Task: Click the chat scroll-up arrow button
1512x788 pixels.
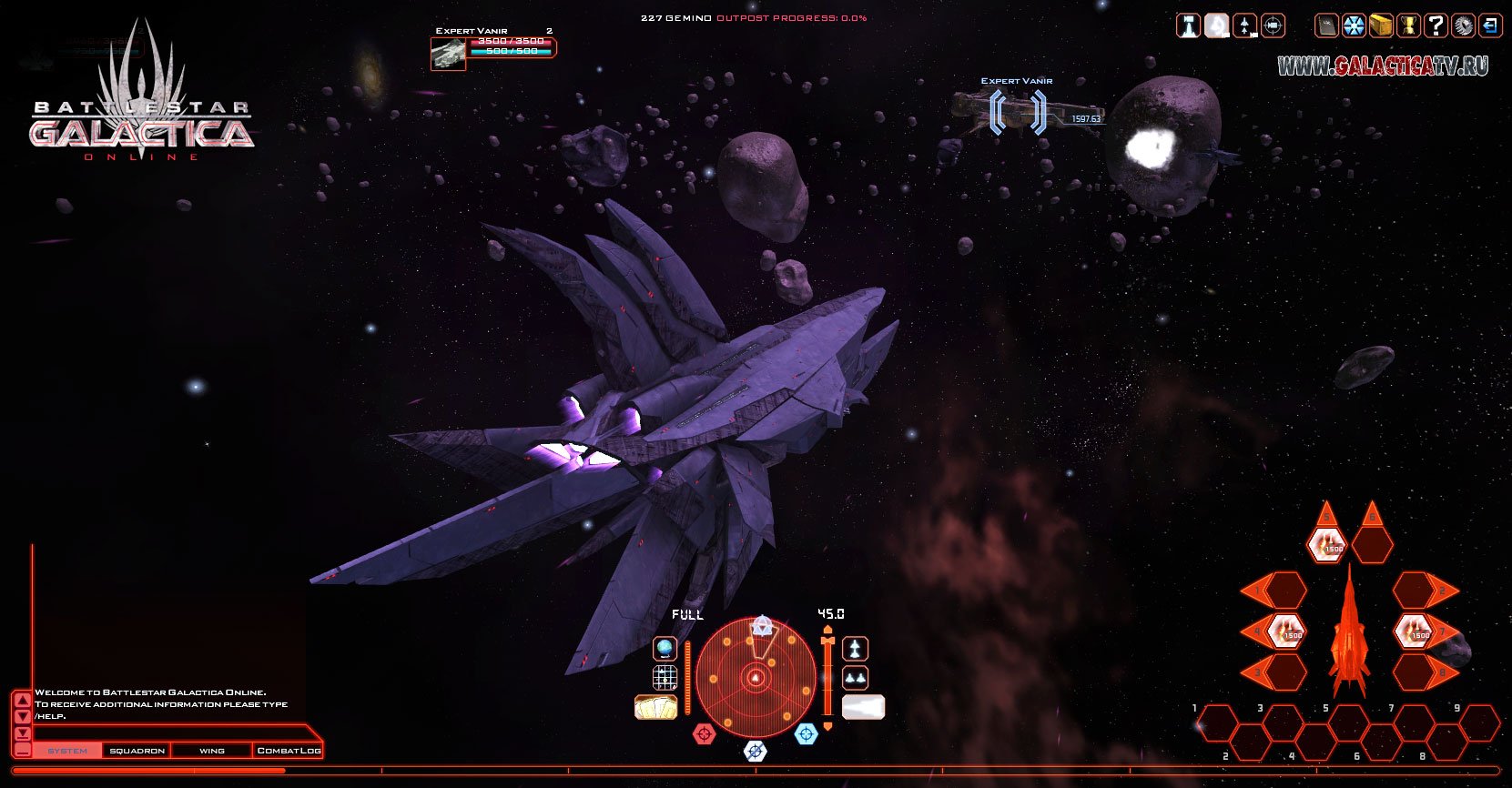Action: [22, 700]
